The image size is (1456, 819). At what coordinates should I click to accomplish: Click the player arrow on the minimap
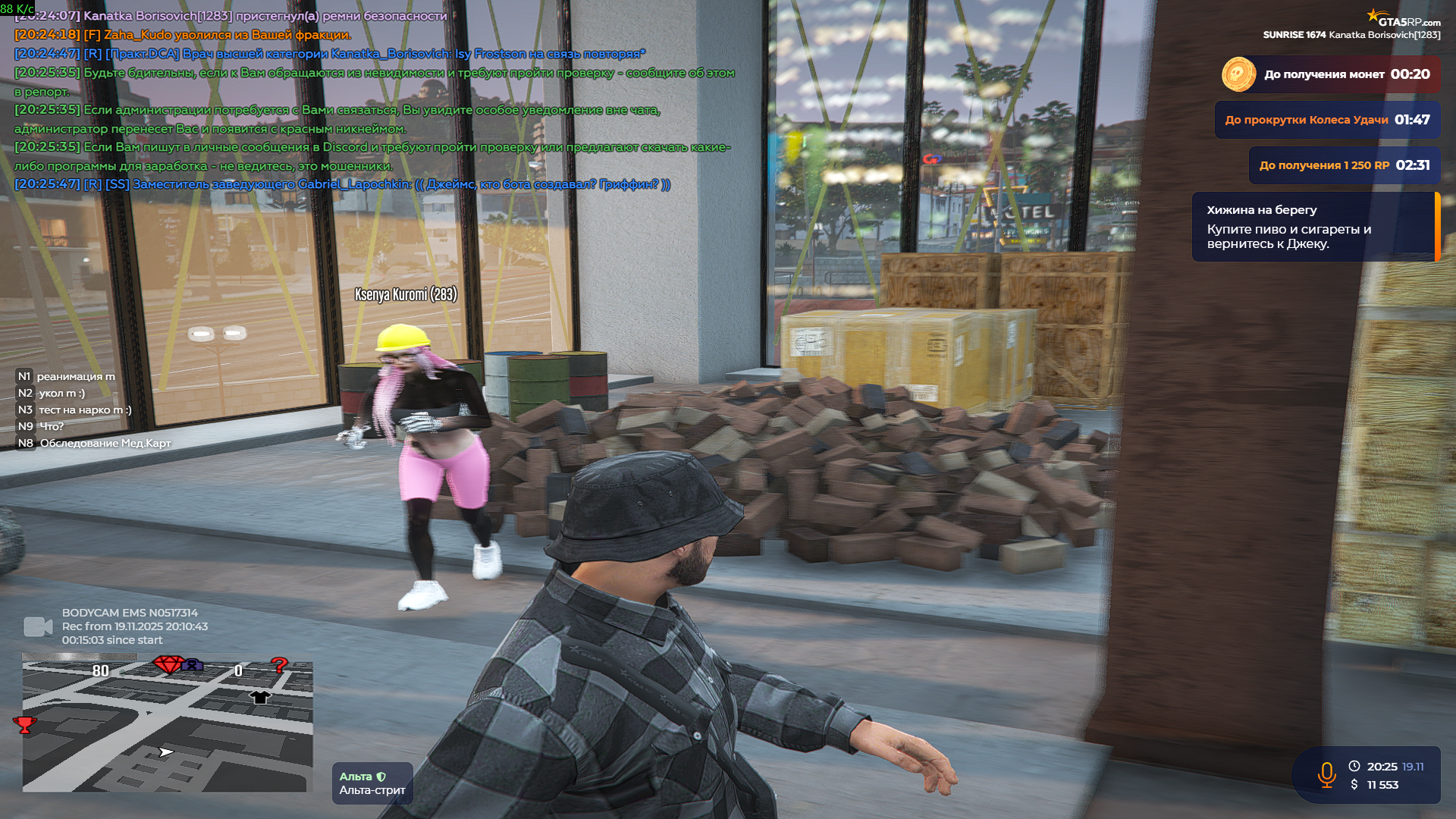(x=166, y=752)
